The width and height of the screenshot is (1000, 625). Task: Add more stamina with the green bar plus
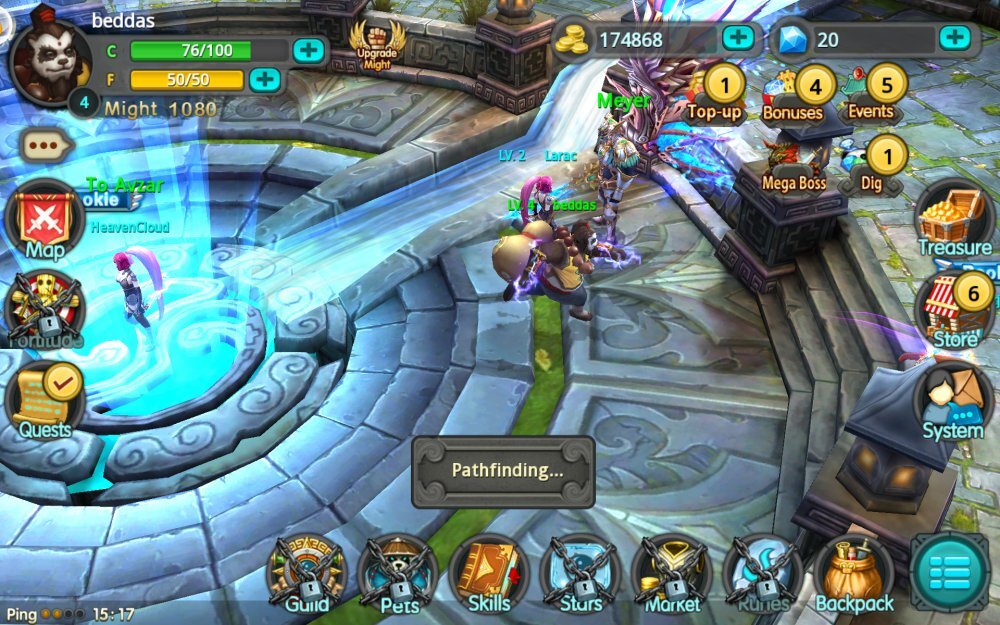click(x=308, y=50)
